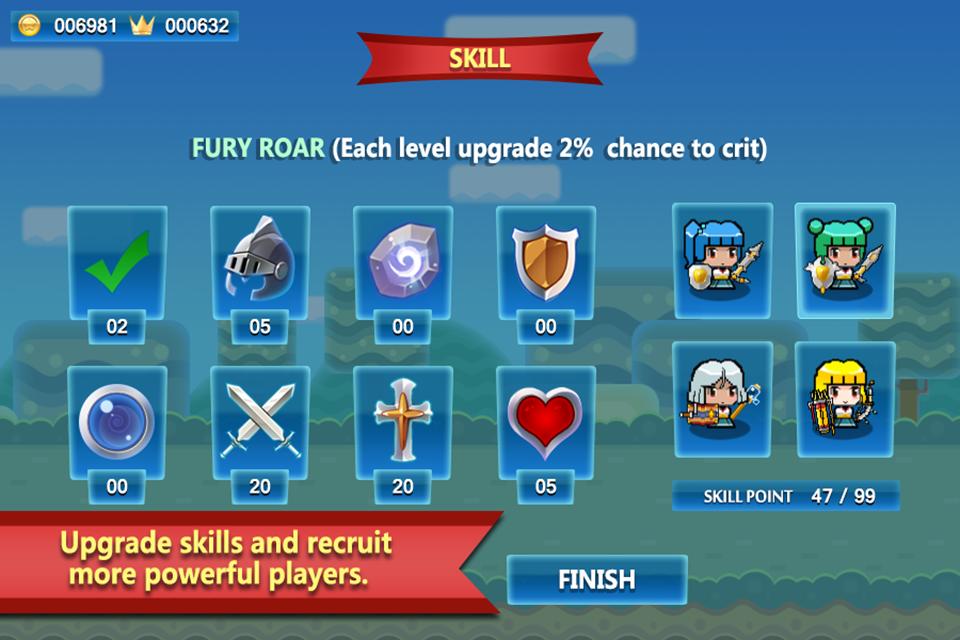960x640 pixels.
Task: Select the blue-haired knight character
Action: point(722,258)
